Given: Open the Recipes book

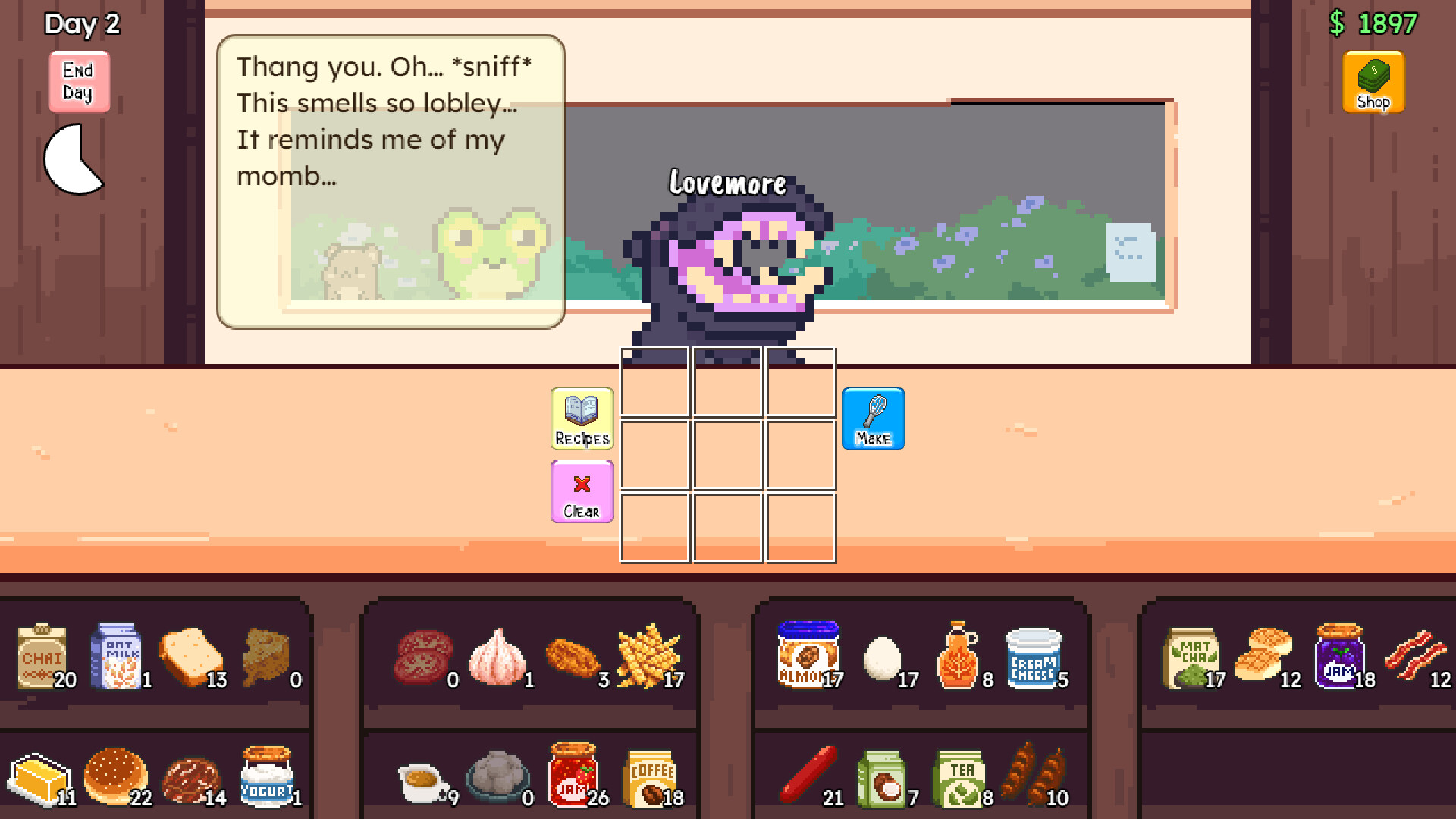Looking at the screenshot, I should [581, 418].
